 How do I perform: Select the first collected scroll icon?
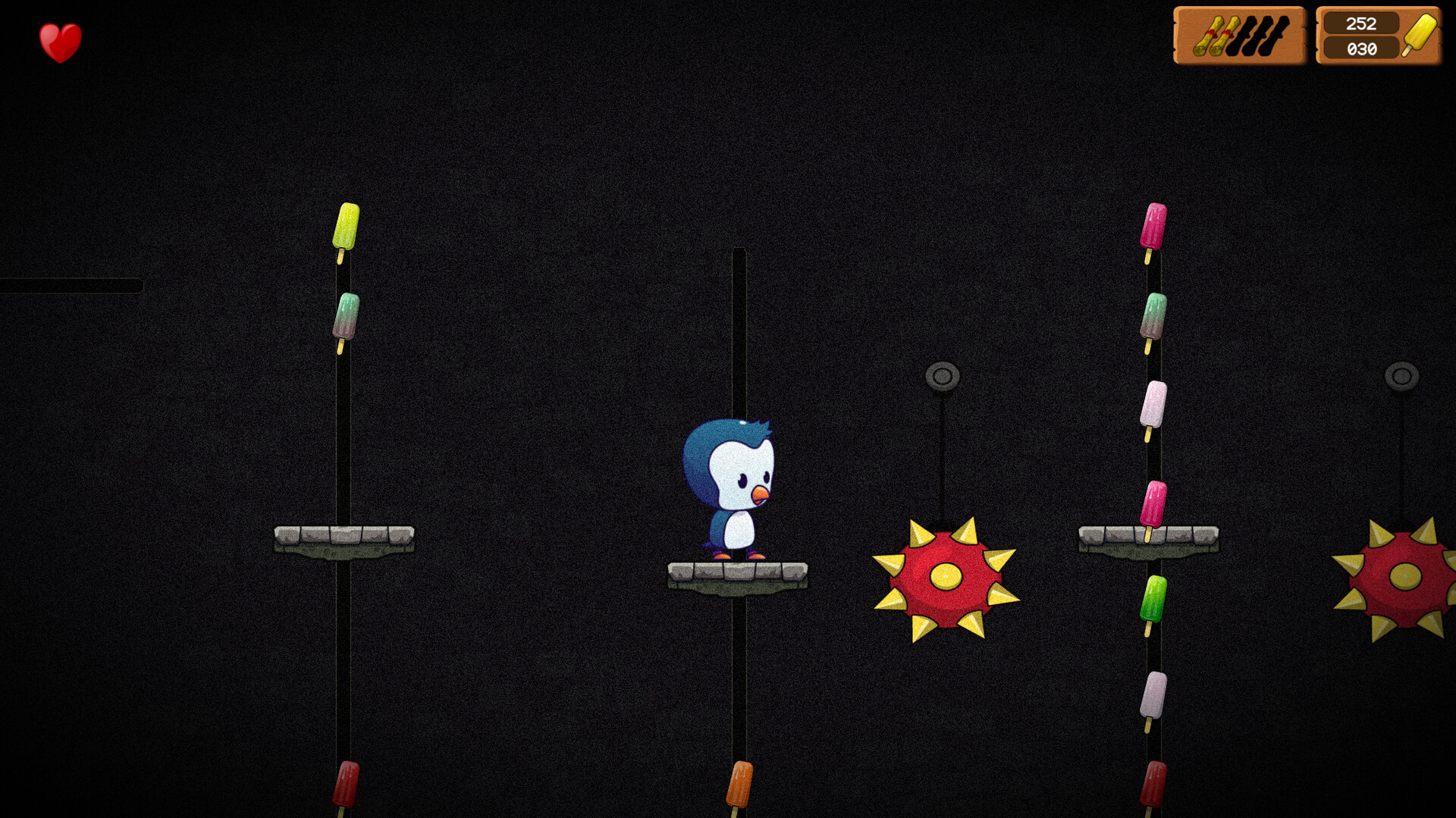point(1209,35)
